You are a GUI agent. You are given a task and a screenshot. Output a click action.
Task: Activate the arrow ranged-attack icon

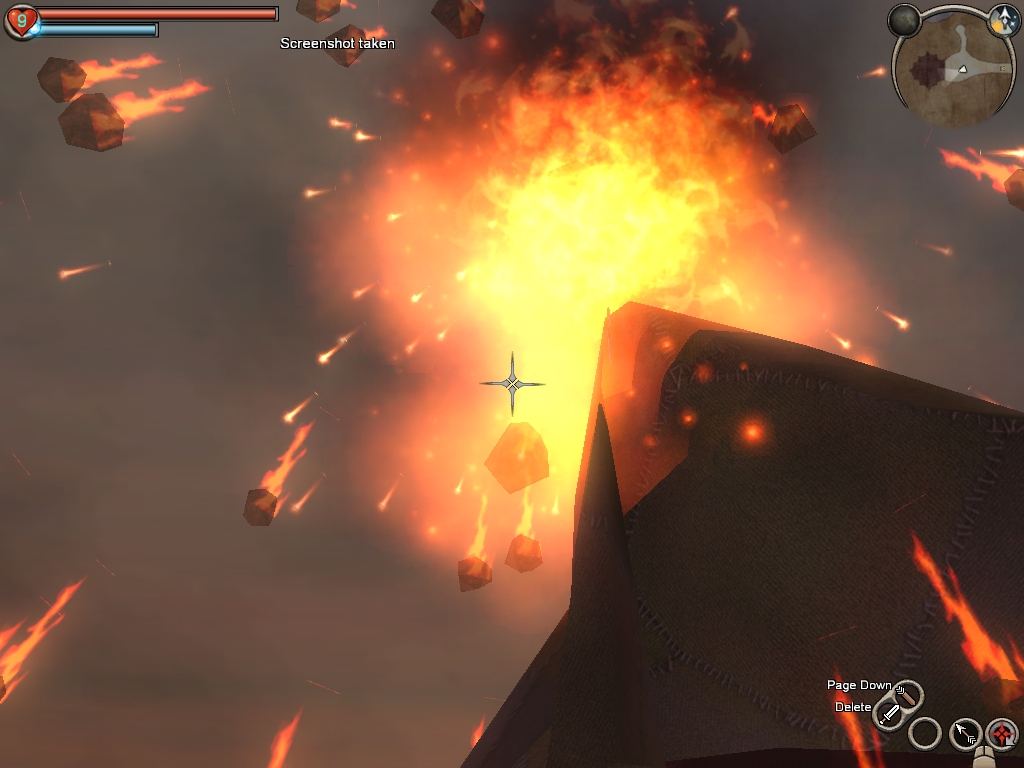coord(964,734)
